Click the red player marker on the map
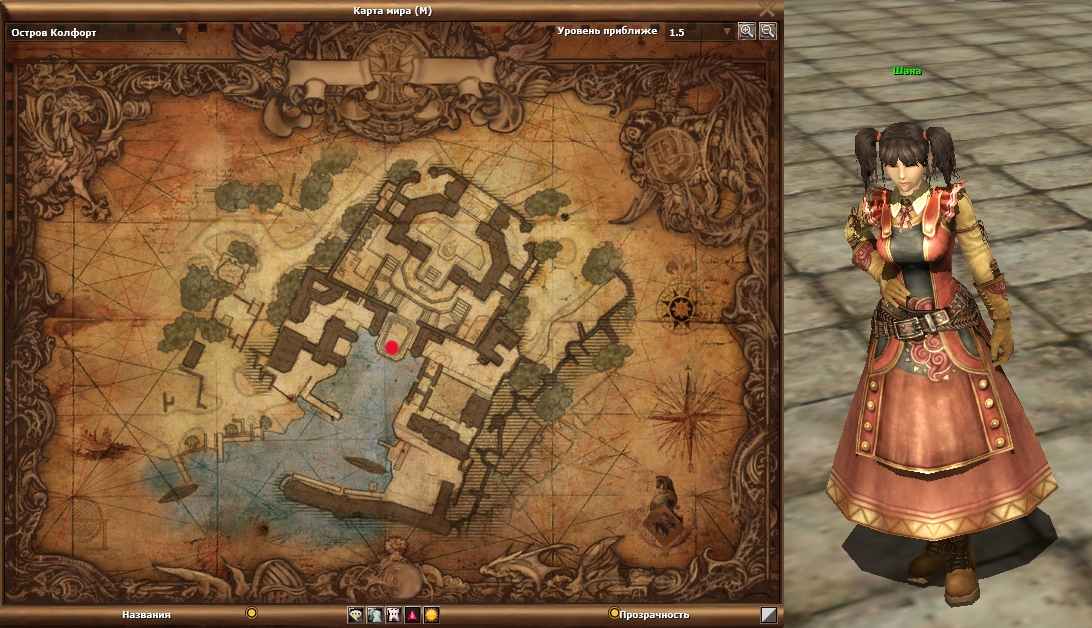Image resolution: width=1092 pixels, height=628 pixels. (392, 347)
